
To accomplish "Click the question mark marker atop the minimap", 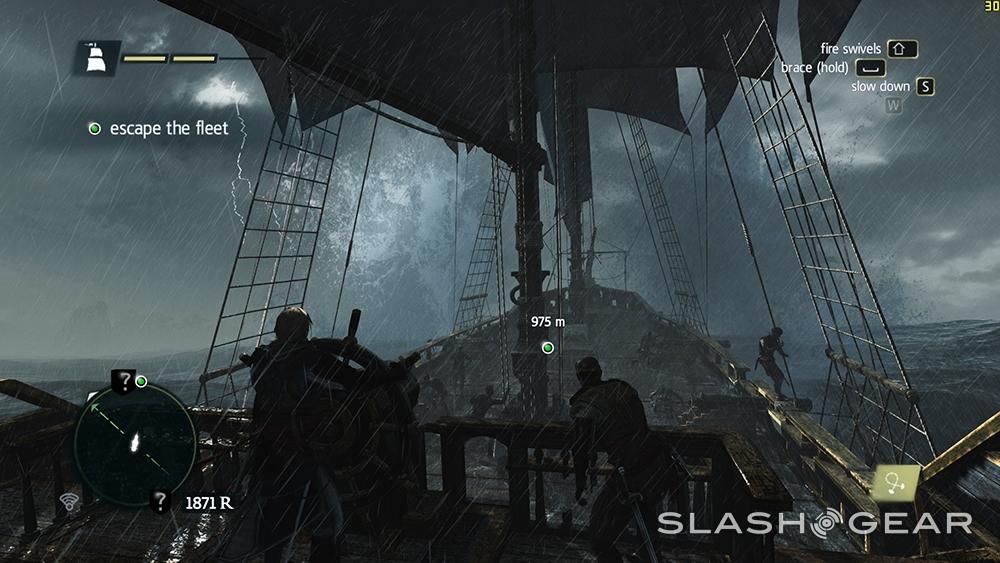I will [122, 380].
